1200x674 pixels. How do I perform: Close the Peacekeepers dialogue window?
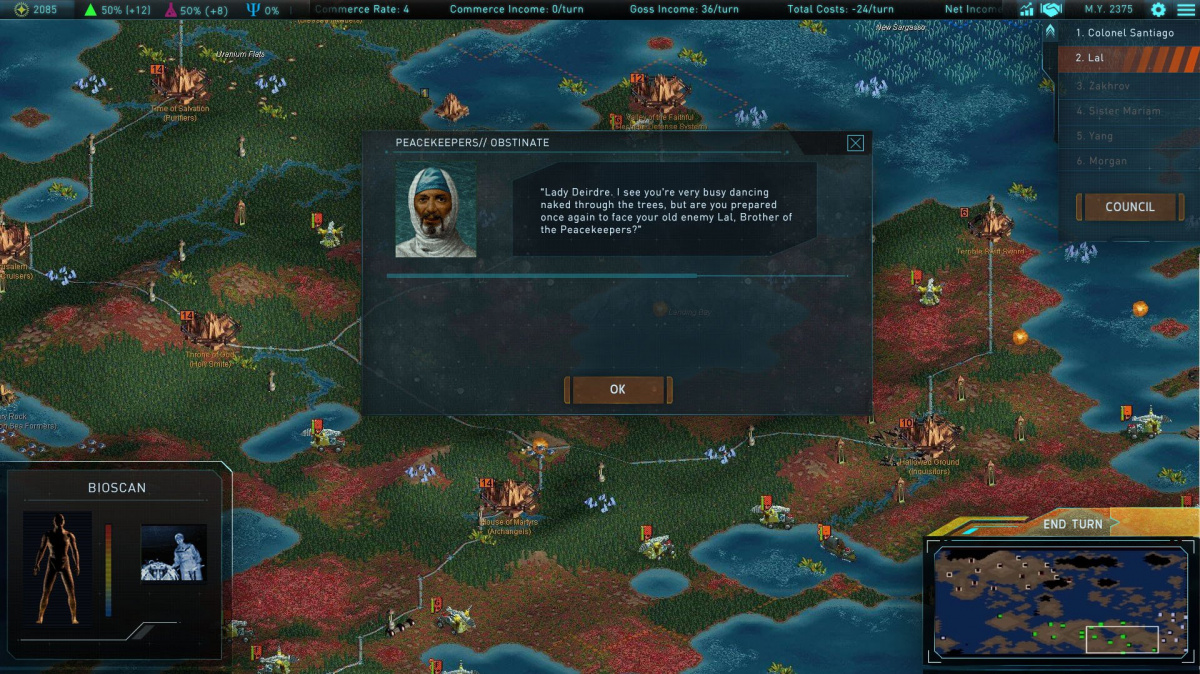coord(855,143)
